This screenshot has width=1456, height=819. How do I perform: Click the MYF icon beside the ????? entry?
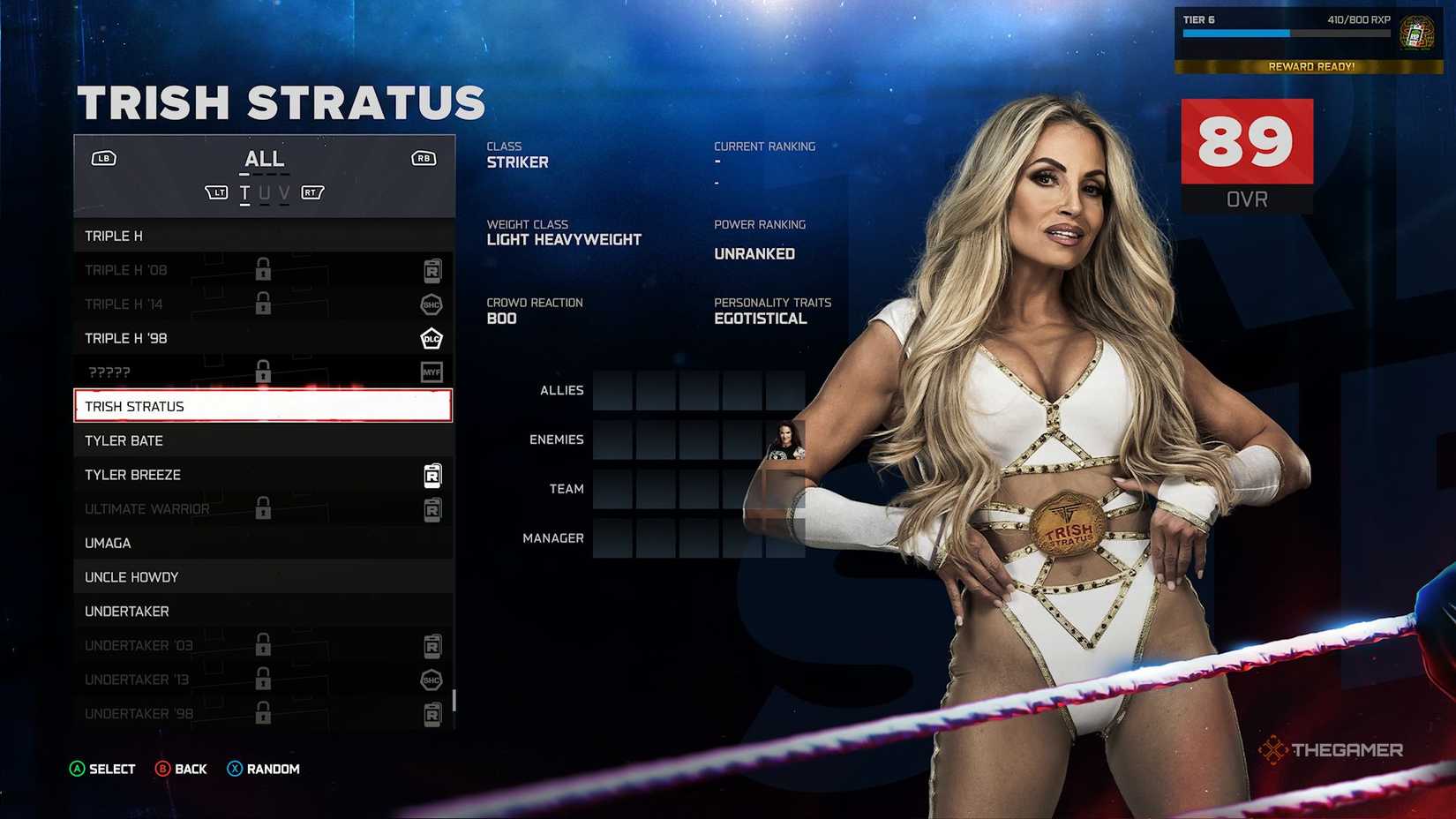coord(432,372)
